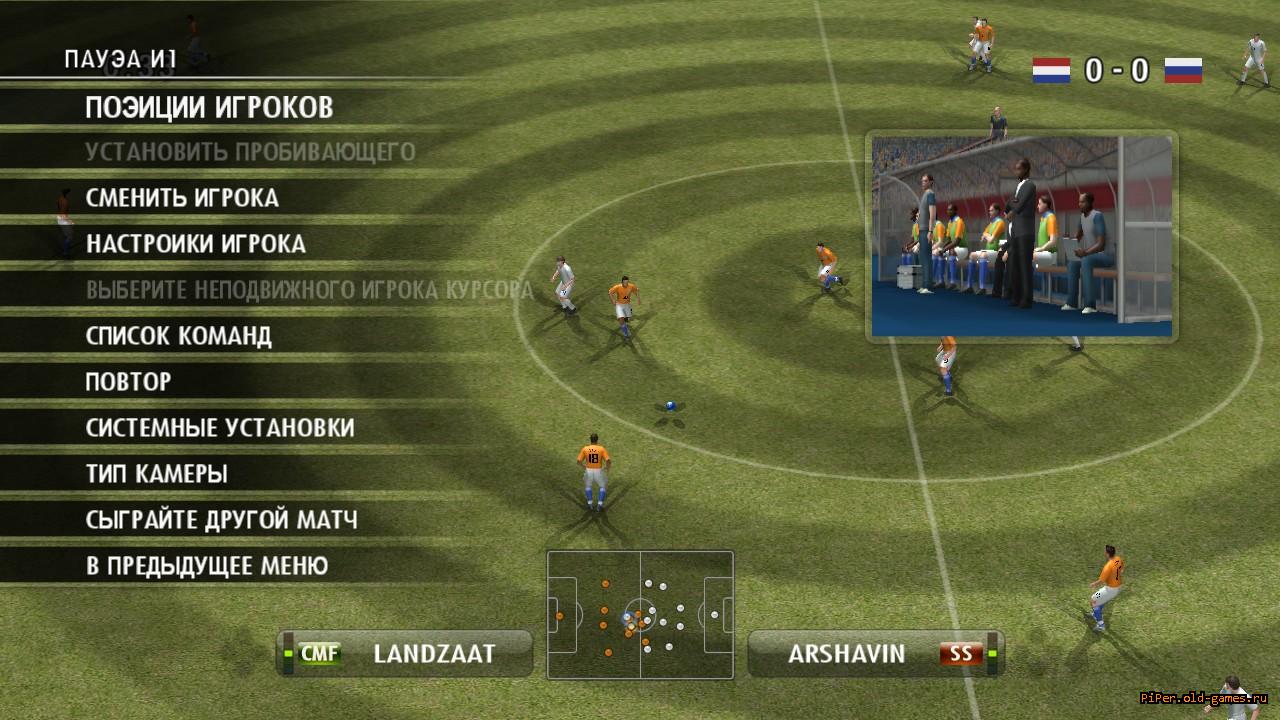Click the bench camera preview window

coord(1021,237)
